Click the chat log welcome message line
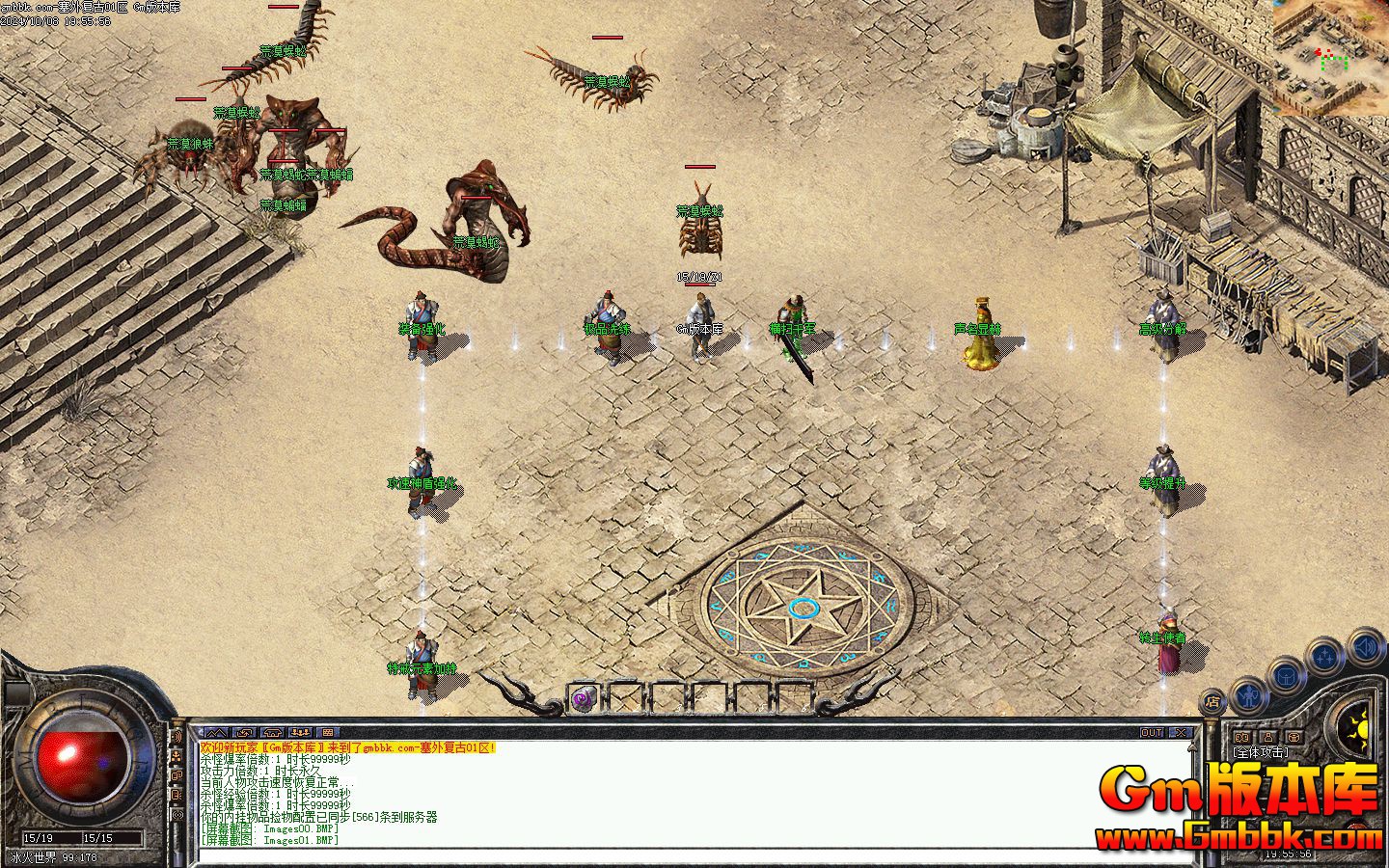The image size is (1389, 868). [x=347, y=747]
